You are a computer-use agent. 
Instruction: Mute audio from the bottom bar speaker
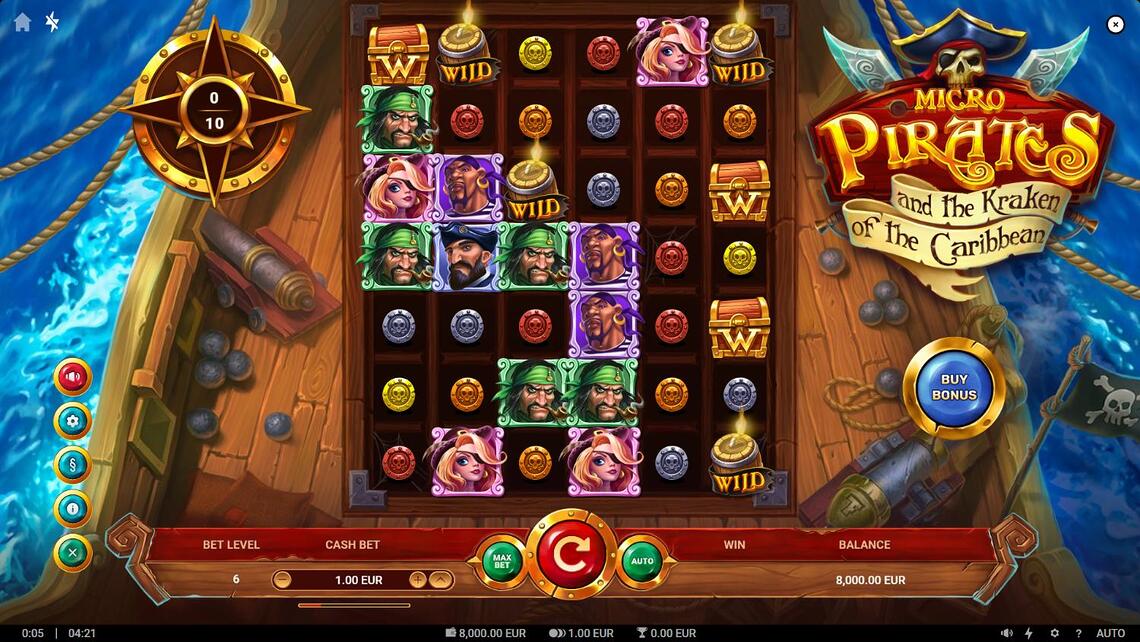1005,633
